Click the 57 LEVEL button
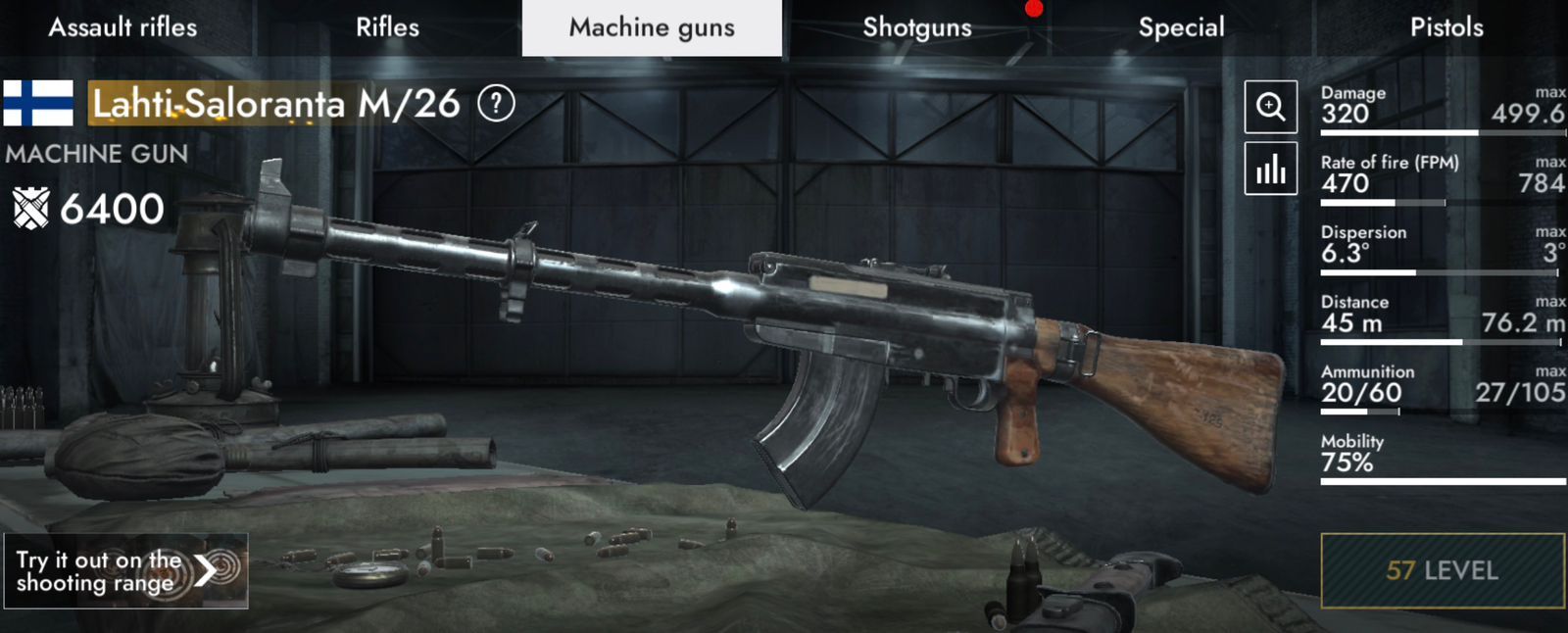 pos(1442,570)
